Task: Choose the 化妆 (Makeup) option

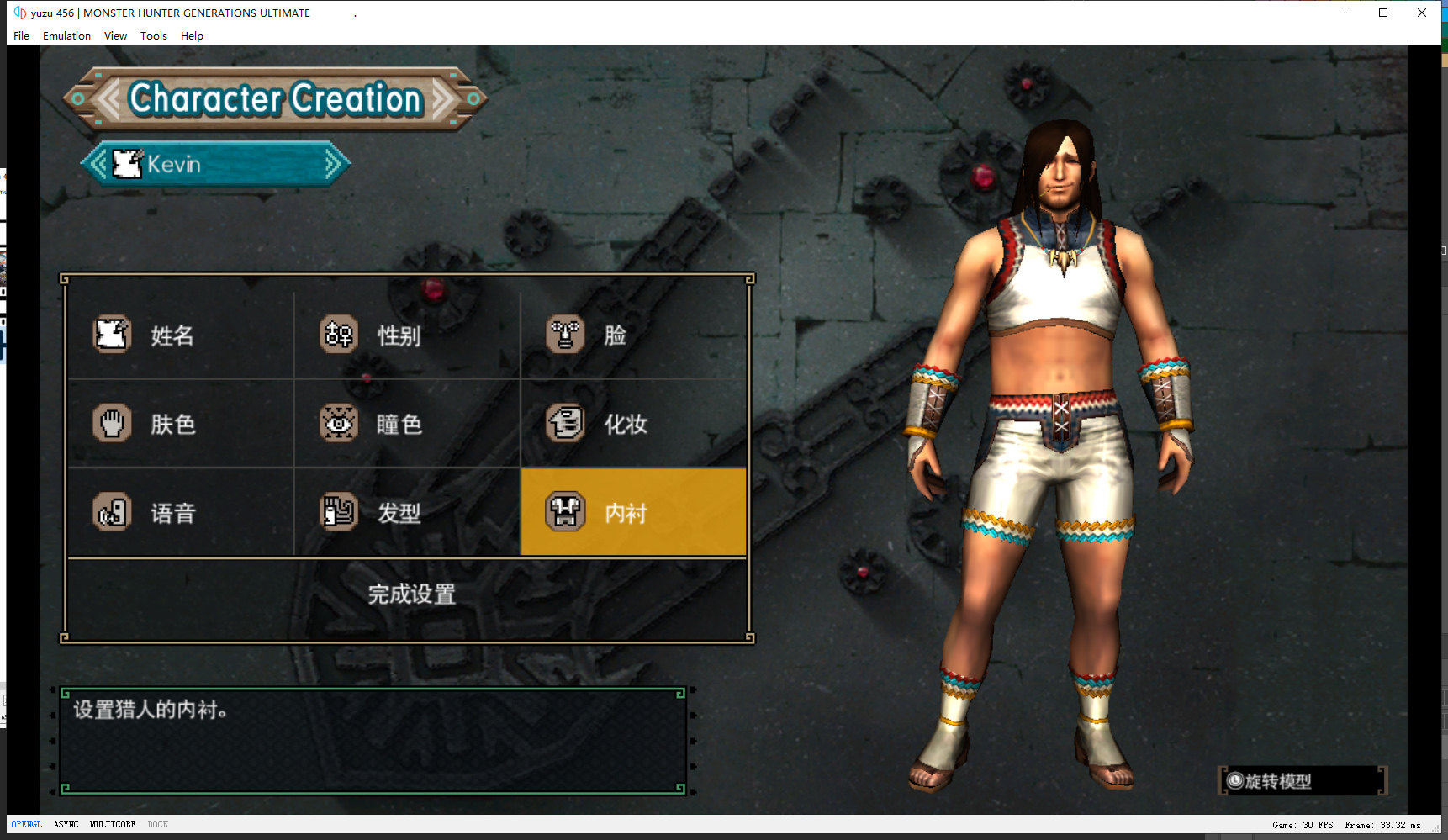Action: pos(626,424)
